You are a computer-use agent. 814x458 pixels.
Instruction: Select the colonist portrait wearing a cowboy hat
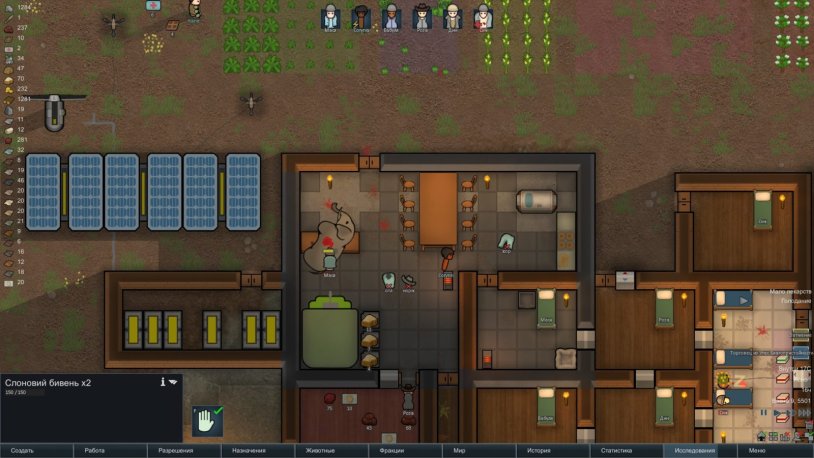point(423,17)
